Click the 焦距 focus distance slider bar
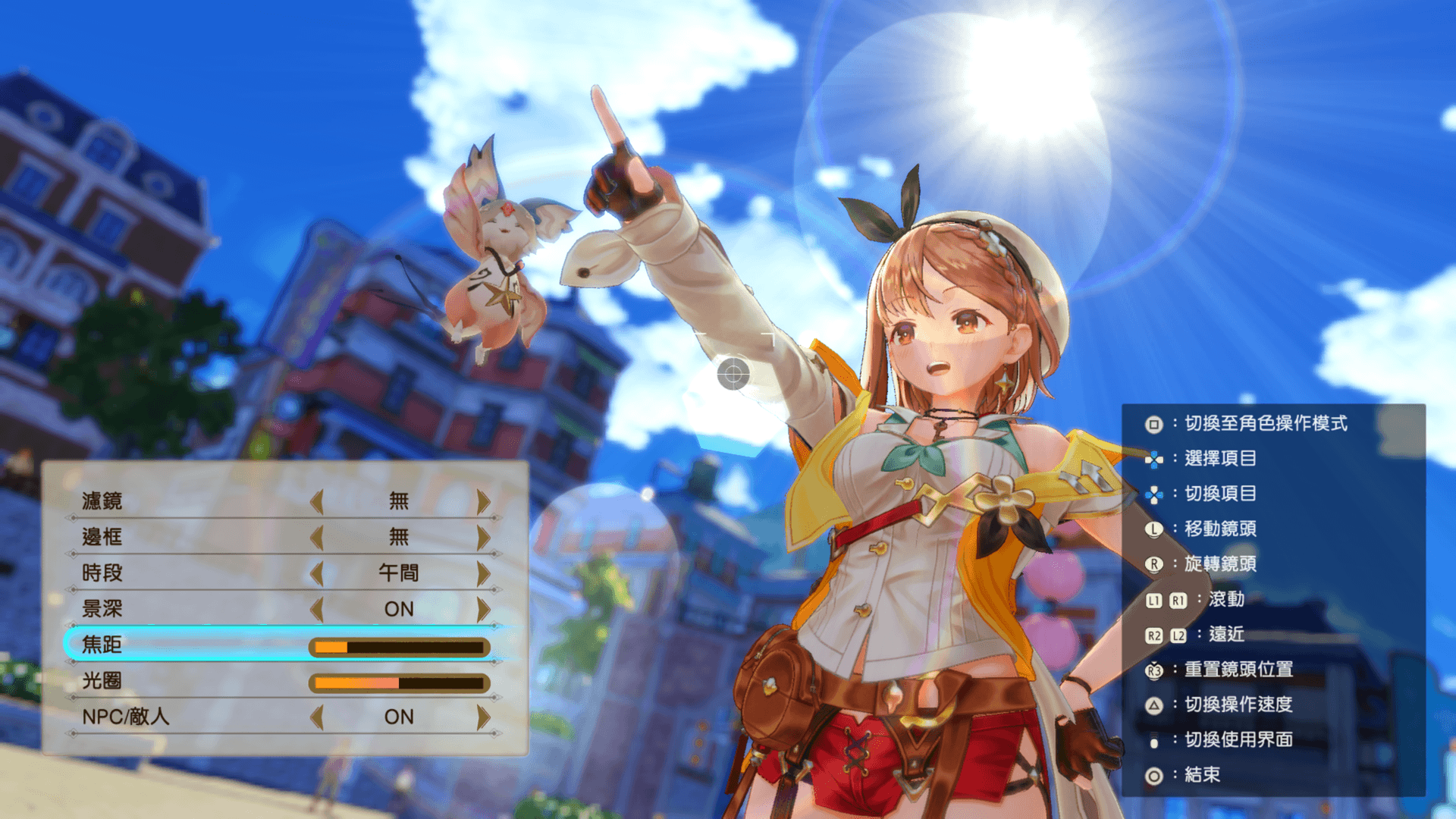This screenshot has width=1456, height=819. [399, 647]
